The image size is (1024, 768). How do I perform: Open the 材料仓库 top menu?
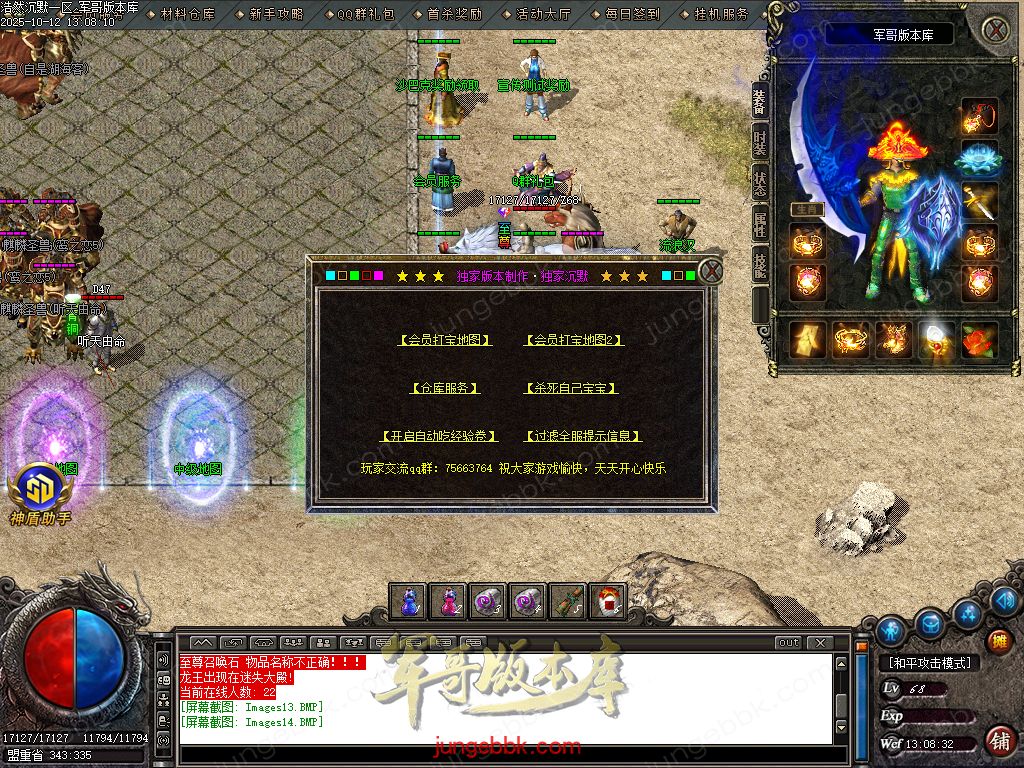(x=188, y=14)
